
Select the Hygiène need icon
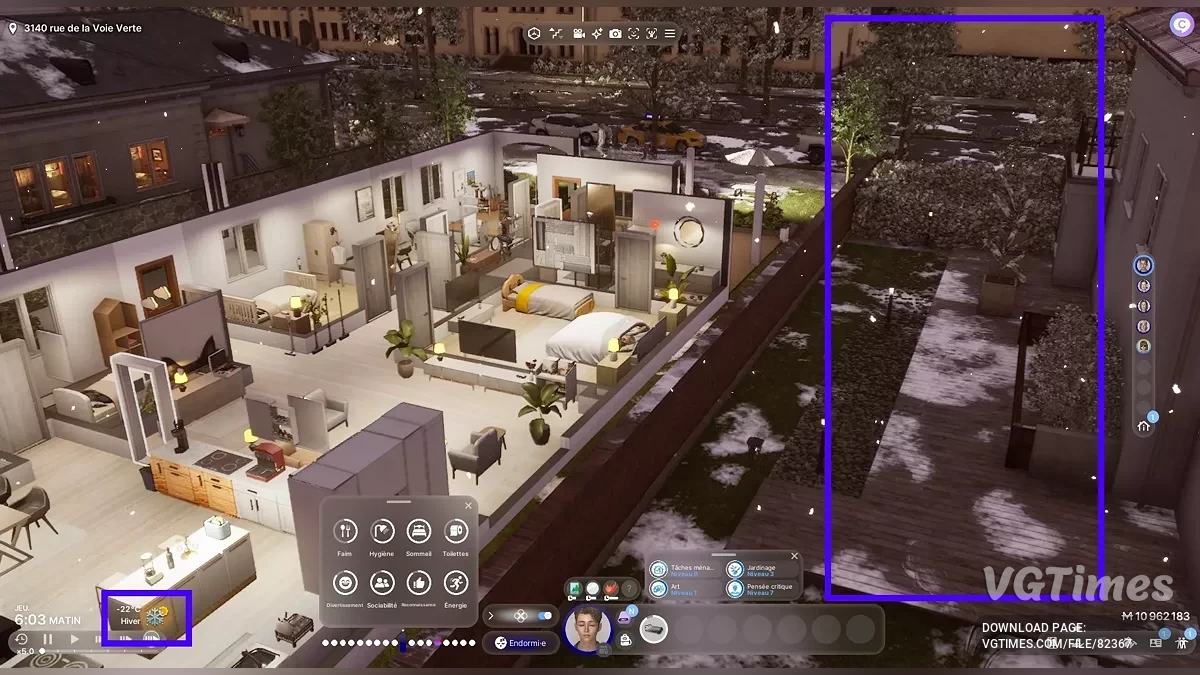[382, 531]
